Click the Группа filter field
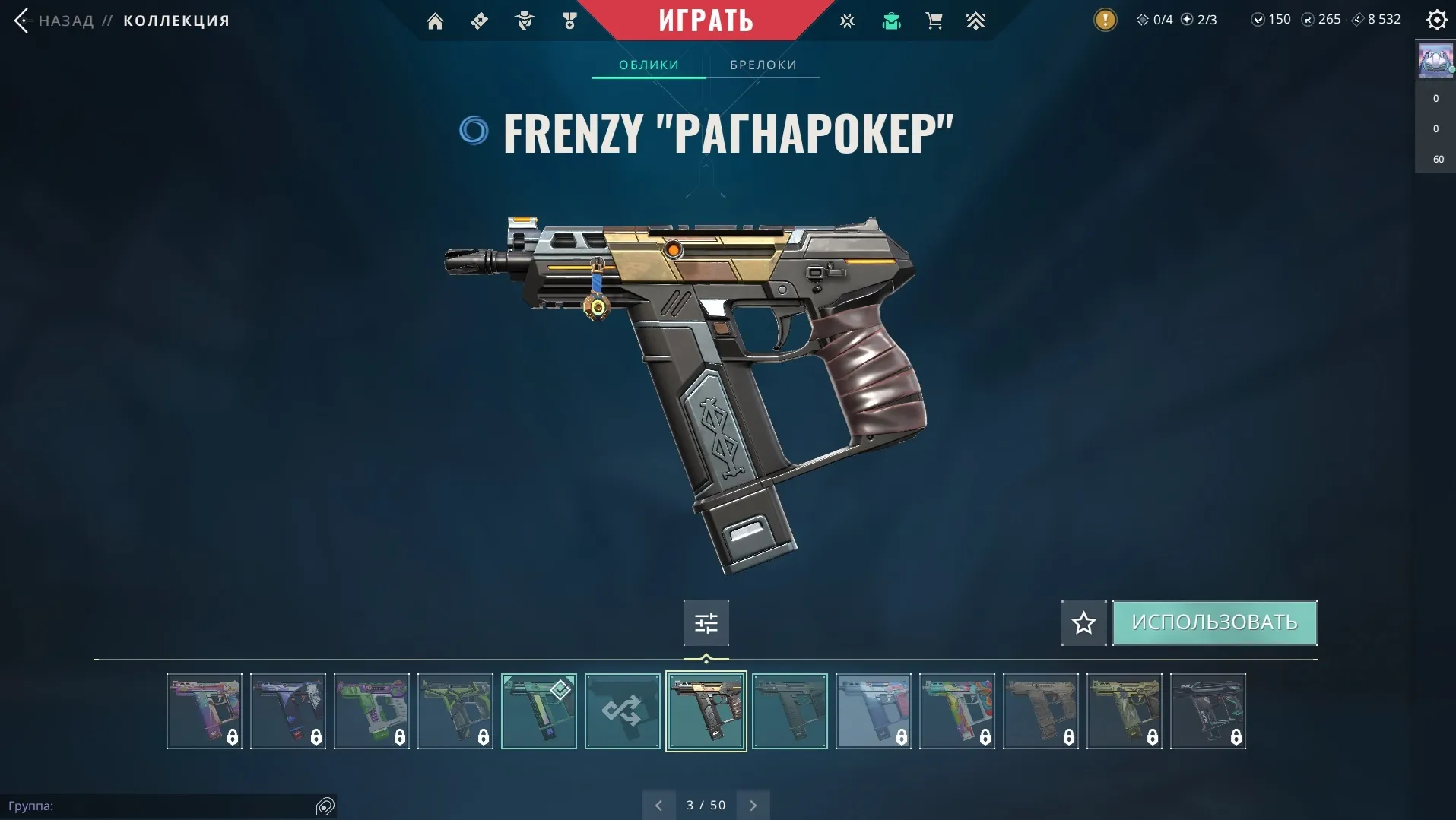The width and height of the screenshot is (1456, 820). pos(167,805)
